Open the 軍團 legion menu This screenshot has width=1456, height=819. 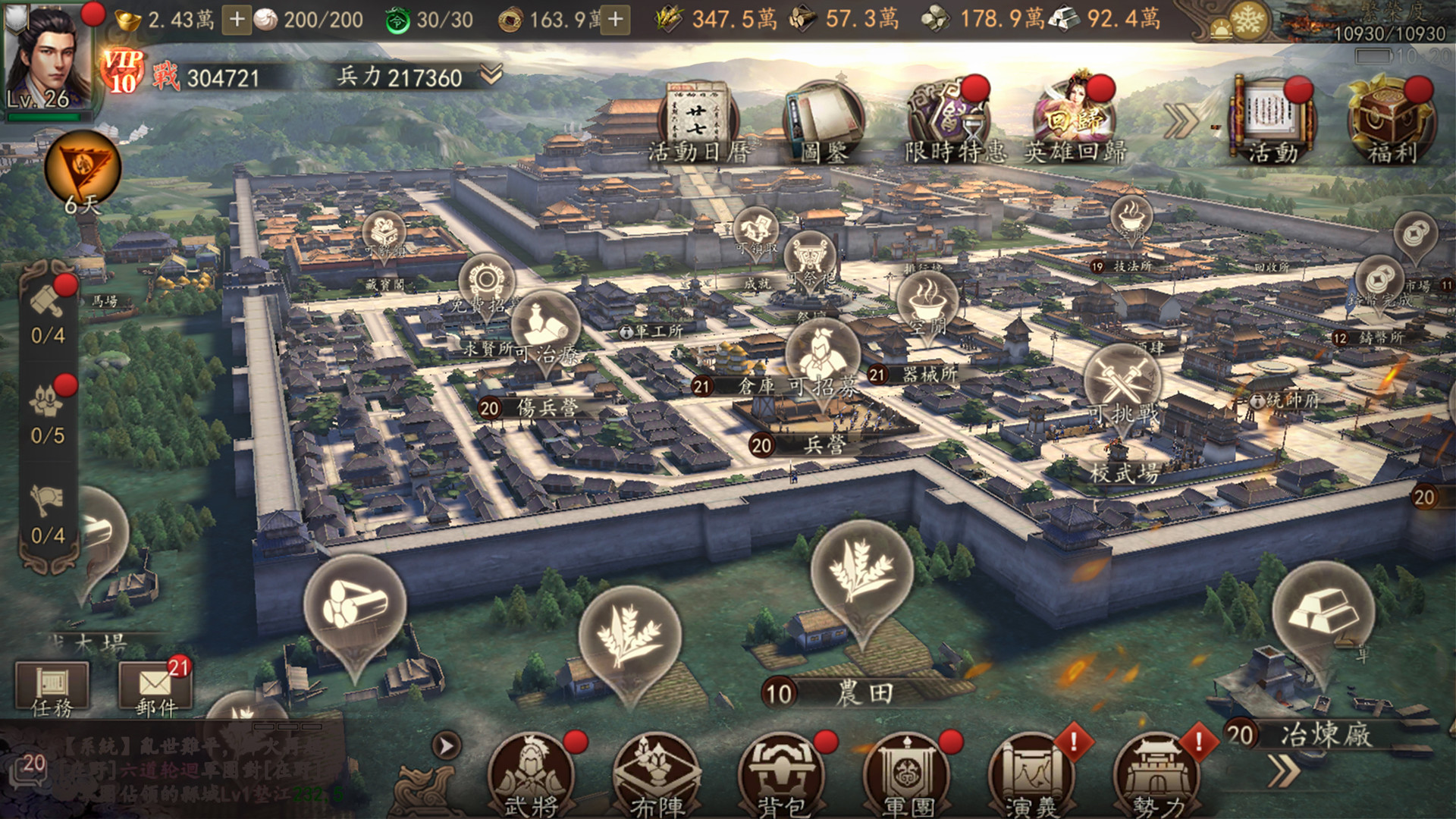(x=907, y=775)
